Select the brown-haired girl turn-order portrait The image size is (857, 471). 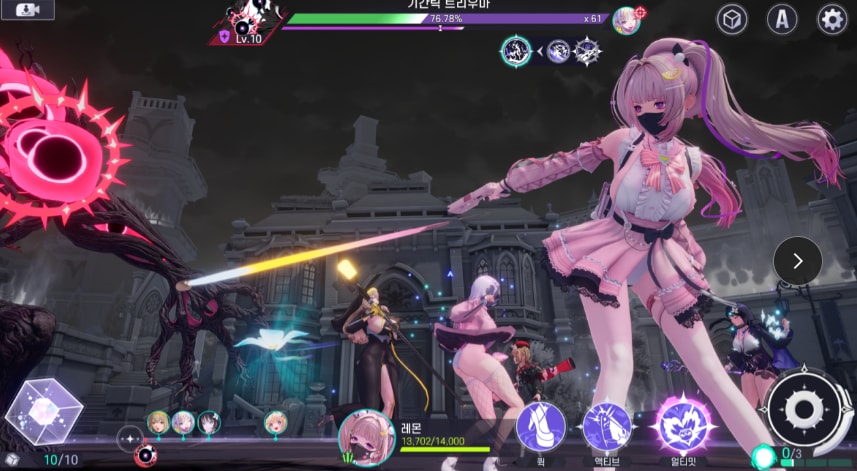click(157, 423)
